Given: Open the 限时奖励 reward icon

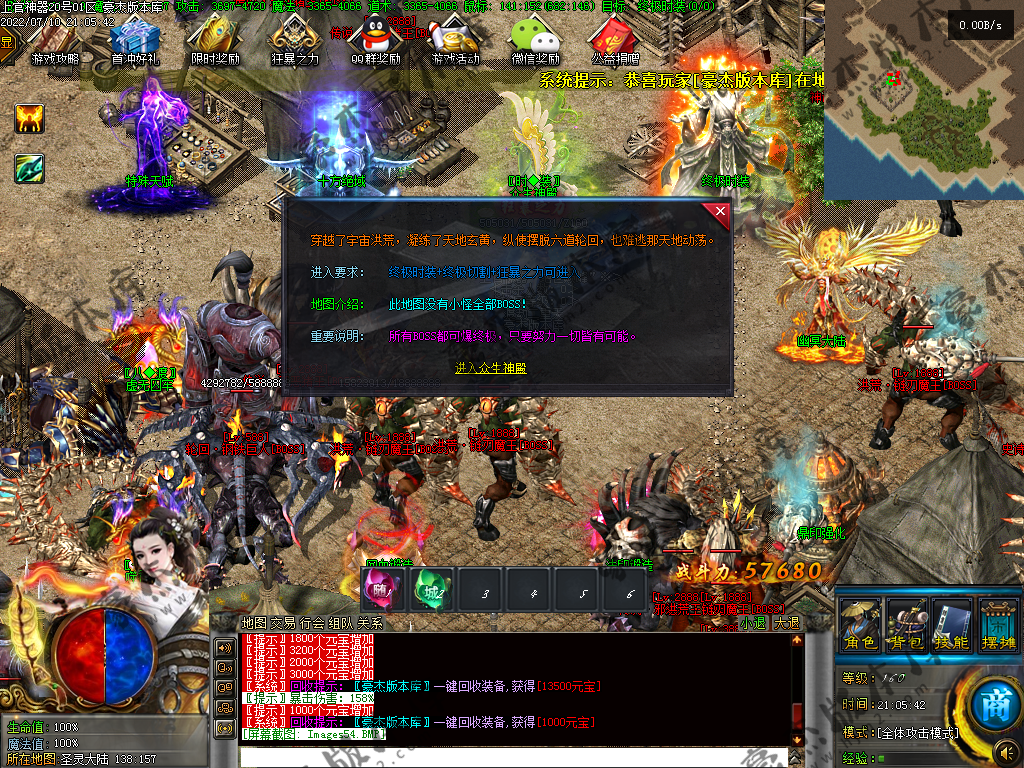Looking at the screenshot, I should (x=215, y=38).
